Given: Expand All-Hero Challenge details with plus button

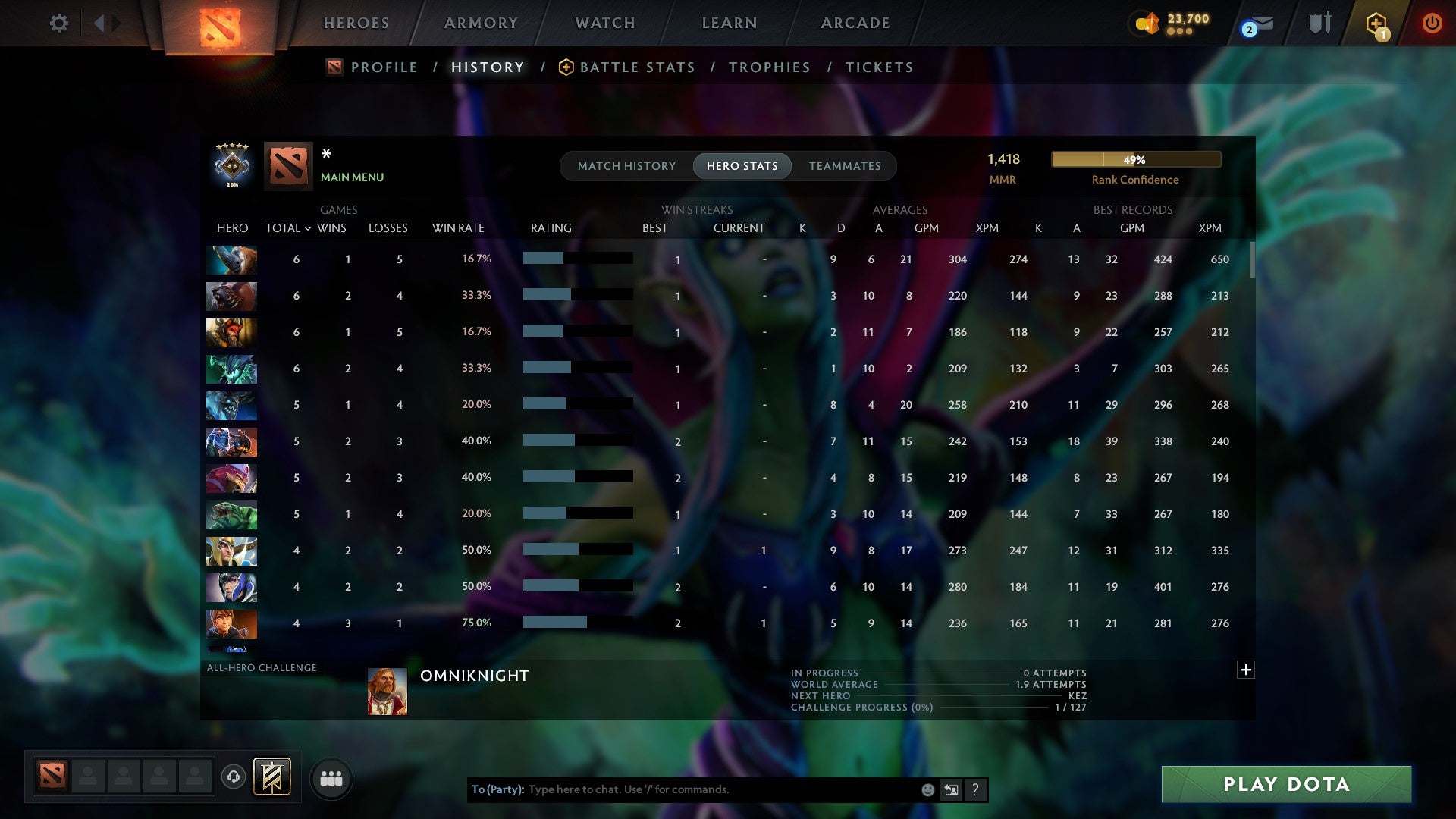Looking at the screenshot, I should 1246,670.
